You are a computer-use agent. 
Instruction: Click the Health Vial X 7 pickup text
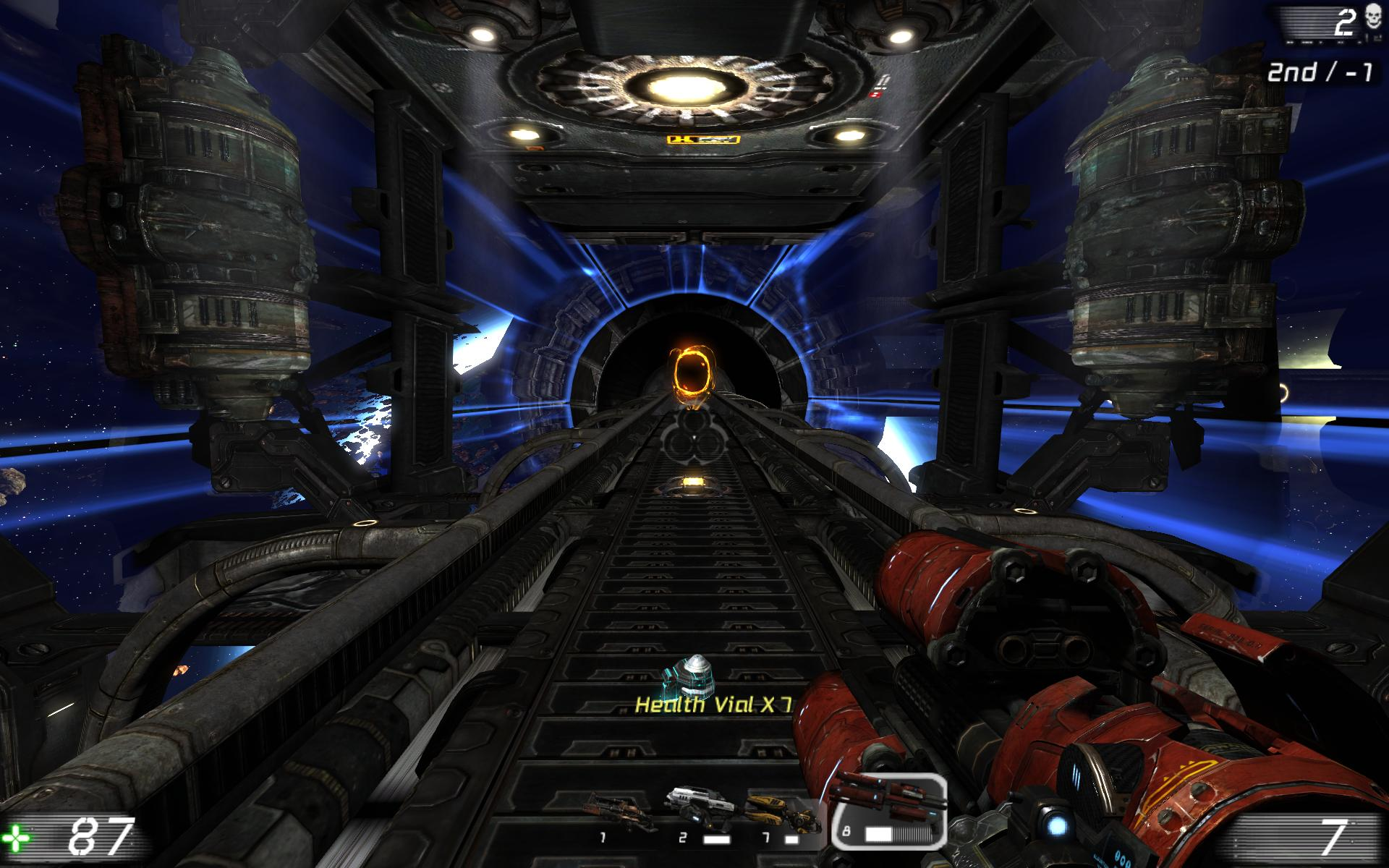[713, 705]
